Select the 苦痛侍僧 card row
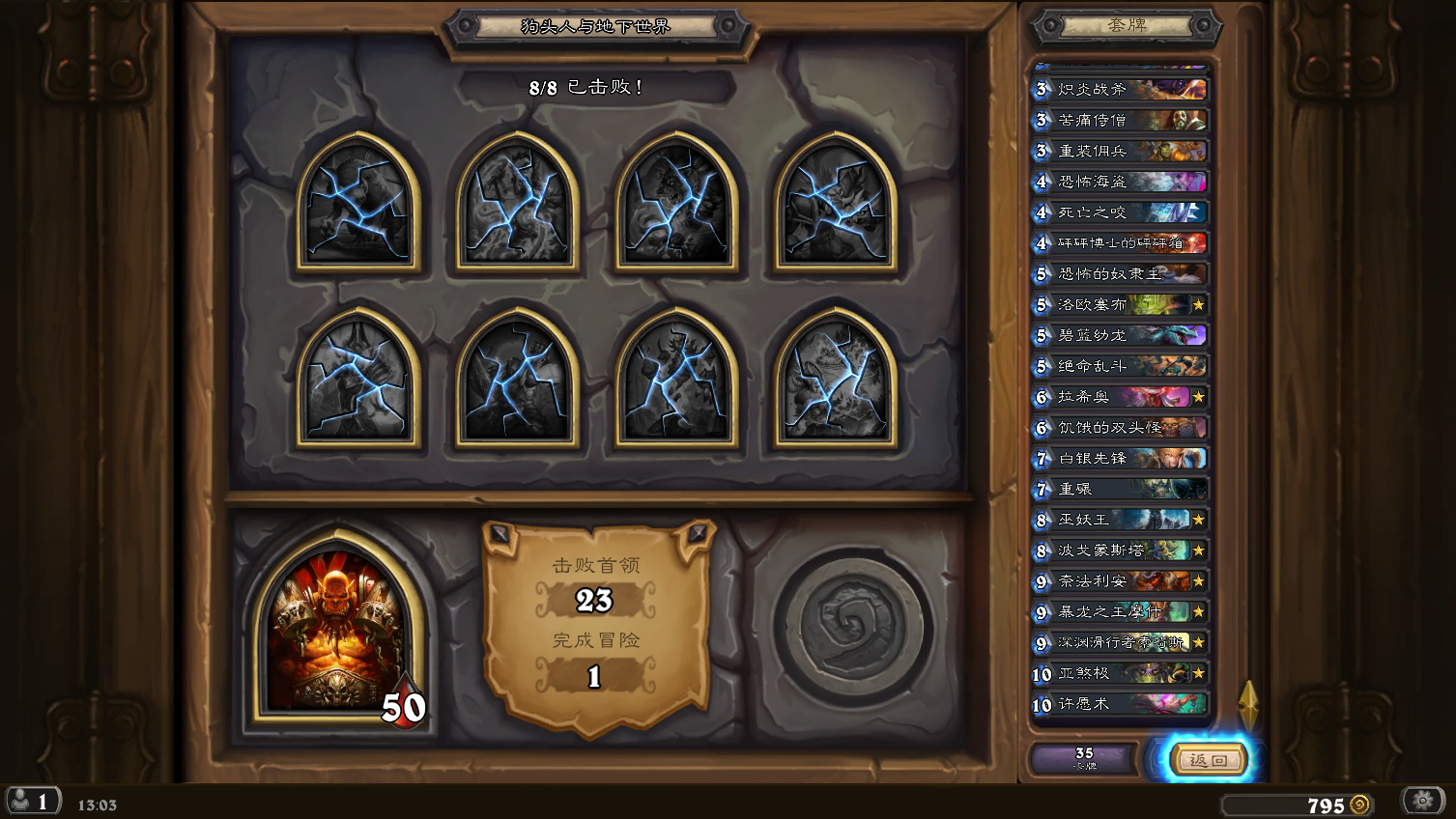This screenshot has height=819, width=1456. click(1121, 121)
